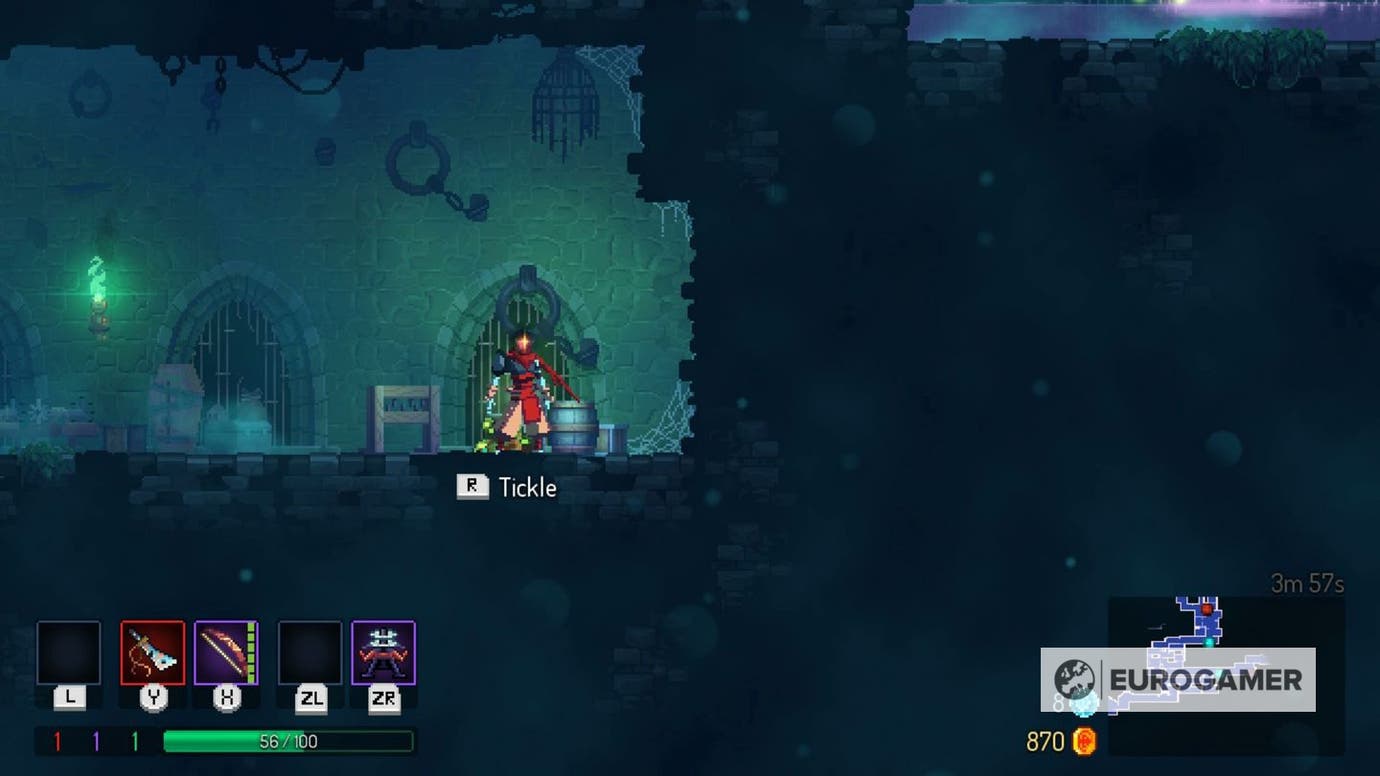Click the empty L equipment slot
Image resolution: width=1380 pixels, height=776 pixels.
coord(68,653)
